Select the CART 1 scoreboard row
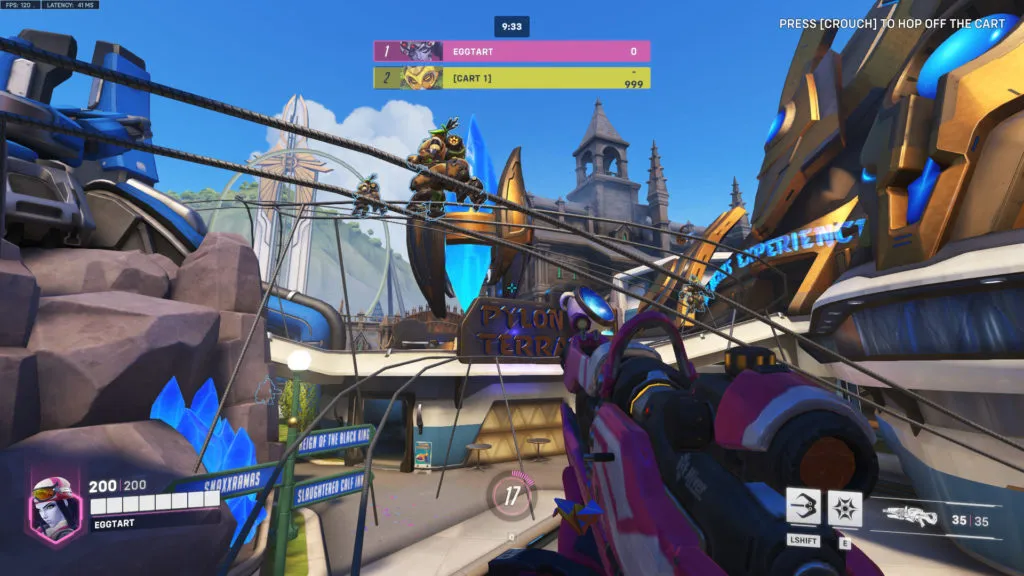Image resolution: width=1024 pixels, height=576 pixels. pos(511,78)
